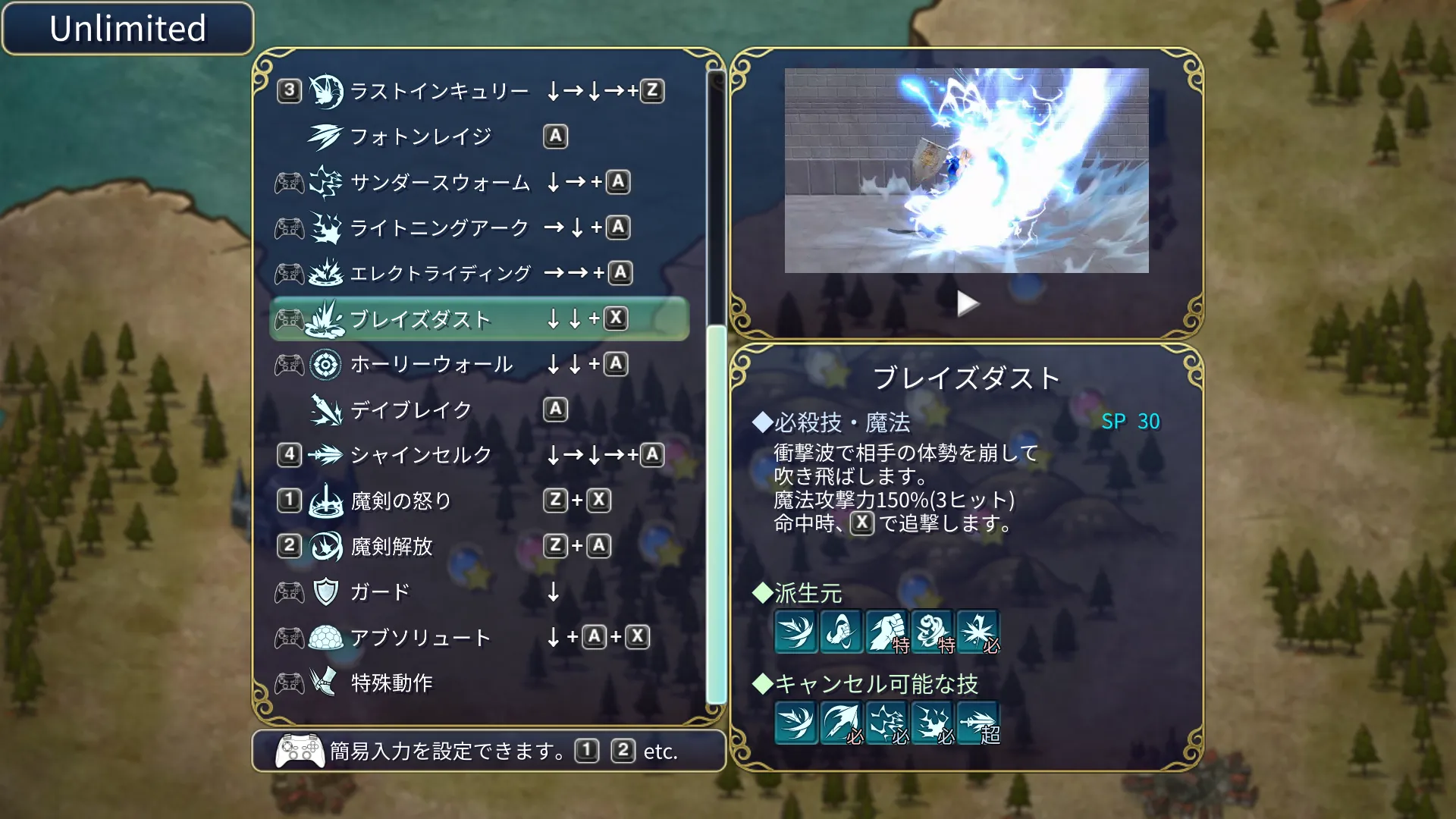Select the first 派生元 derivative skill icon
This screenshot has width=1456, height=819.
pyautogui.click(x=796, y=632)
